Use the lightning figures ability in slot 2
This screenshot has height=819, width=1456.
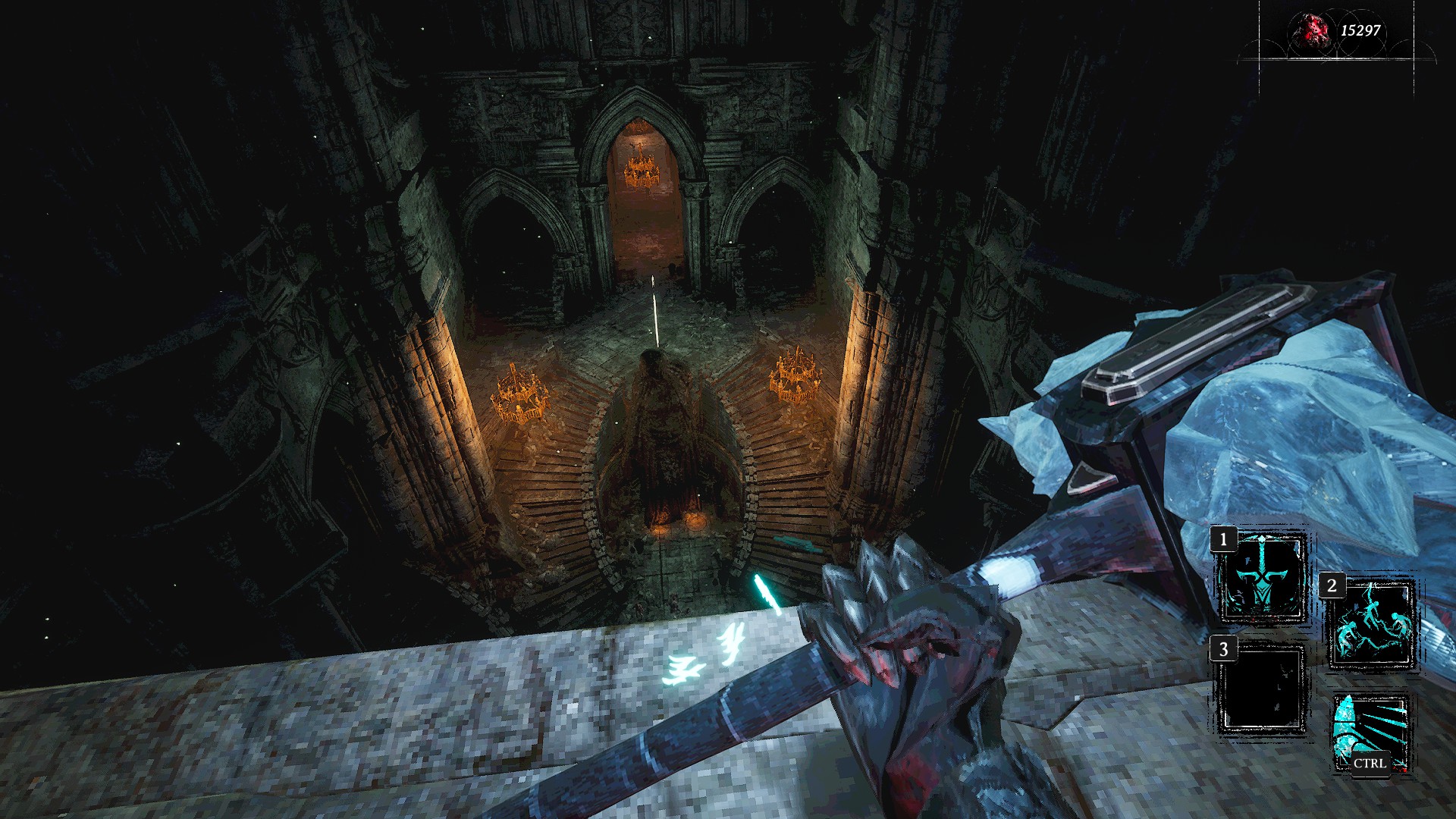click(1371, 626)
